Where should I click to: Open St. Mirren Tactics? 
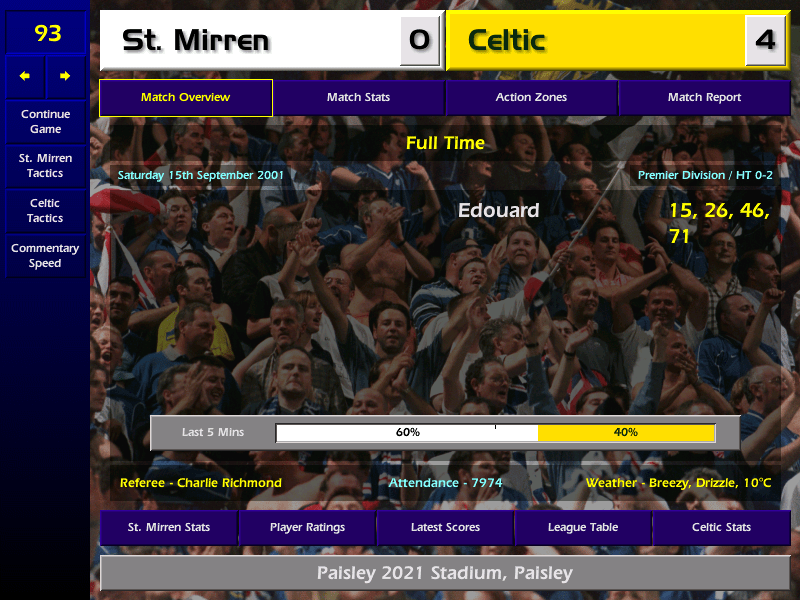pyautogui.click(x=45, y=165)
